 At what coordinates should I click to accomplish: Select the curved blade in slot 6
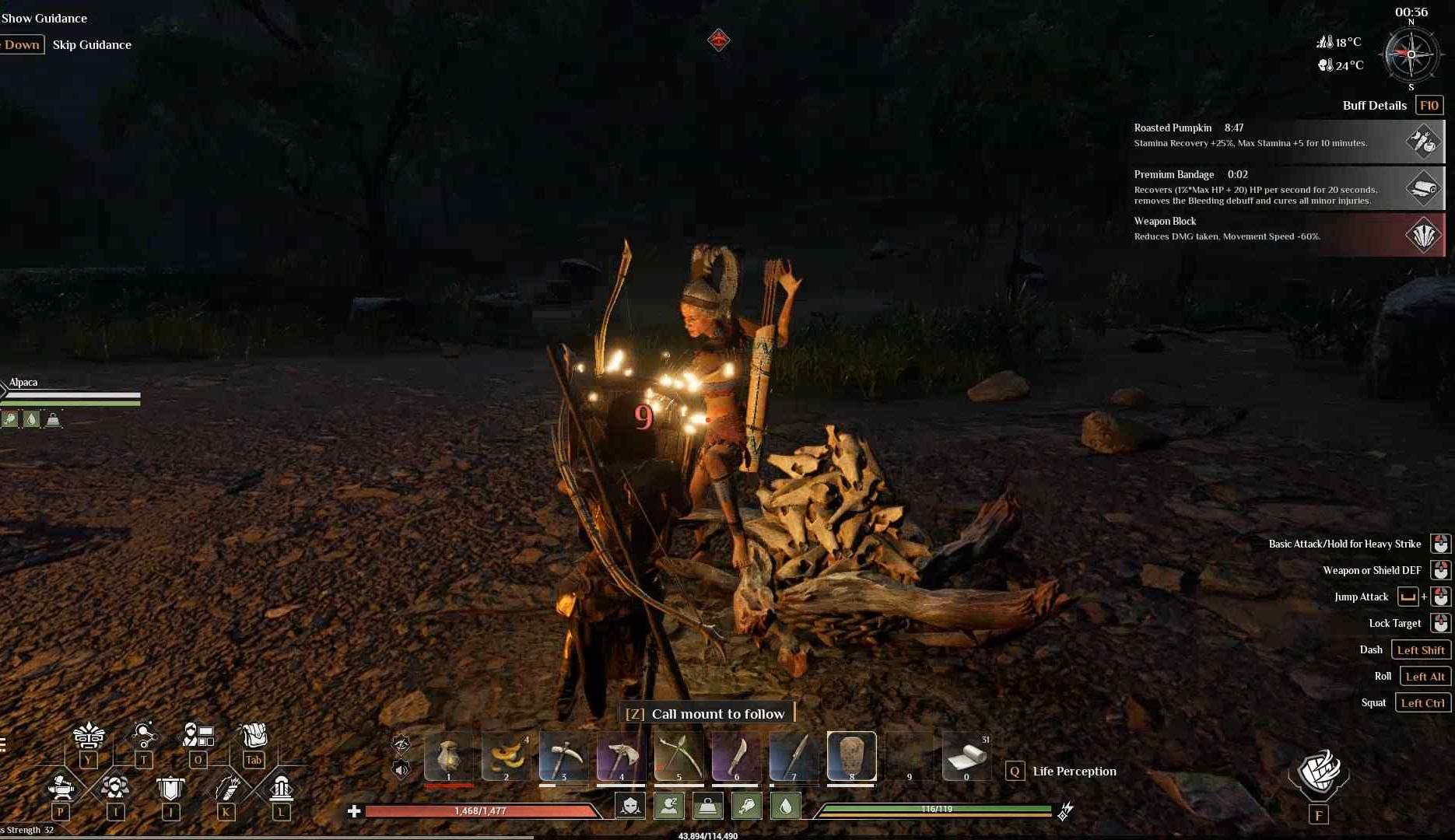736,755
